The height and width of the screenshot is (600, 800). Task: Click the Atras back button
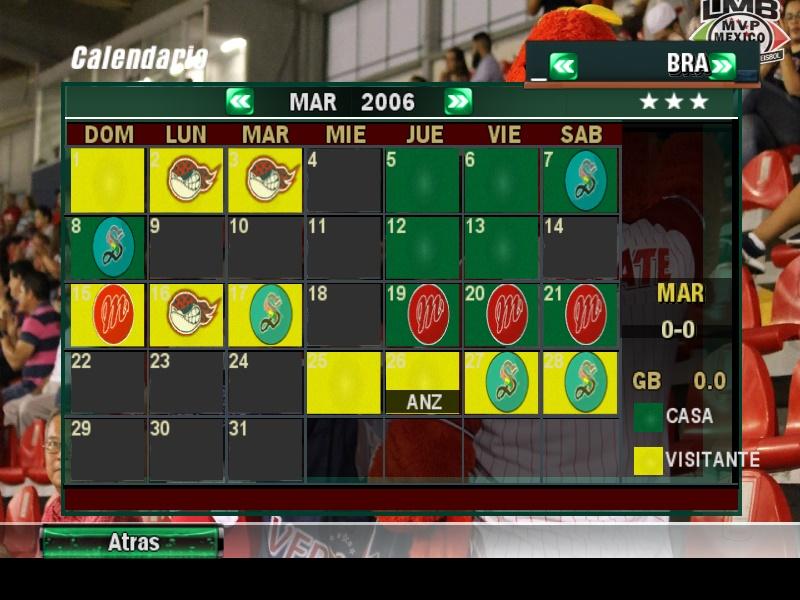pos(131,543)
